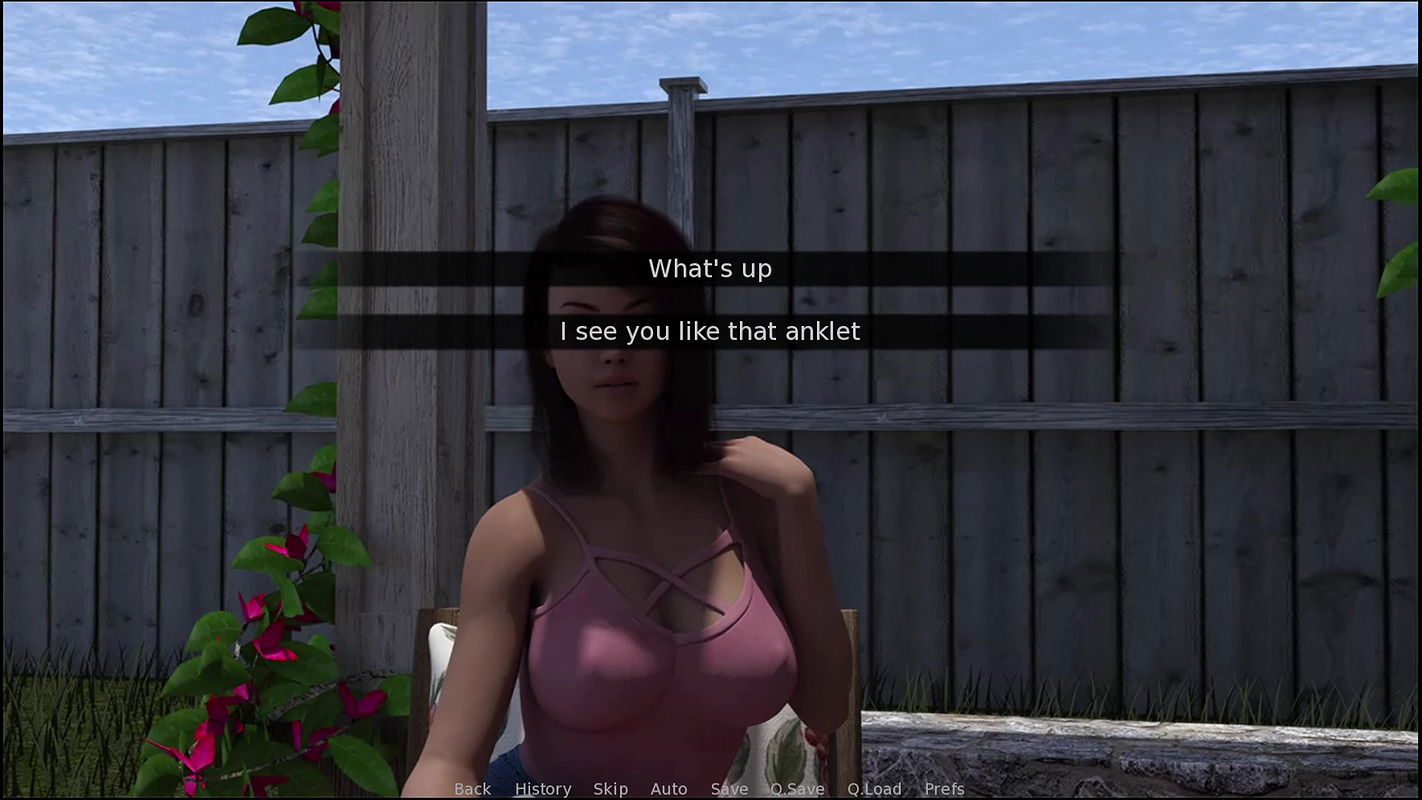The height and width of the screenshot is (800, 1422).
Task: Open the Save menu
Action: [729, 789]
